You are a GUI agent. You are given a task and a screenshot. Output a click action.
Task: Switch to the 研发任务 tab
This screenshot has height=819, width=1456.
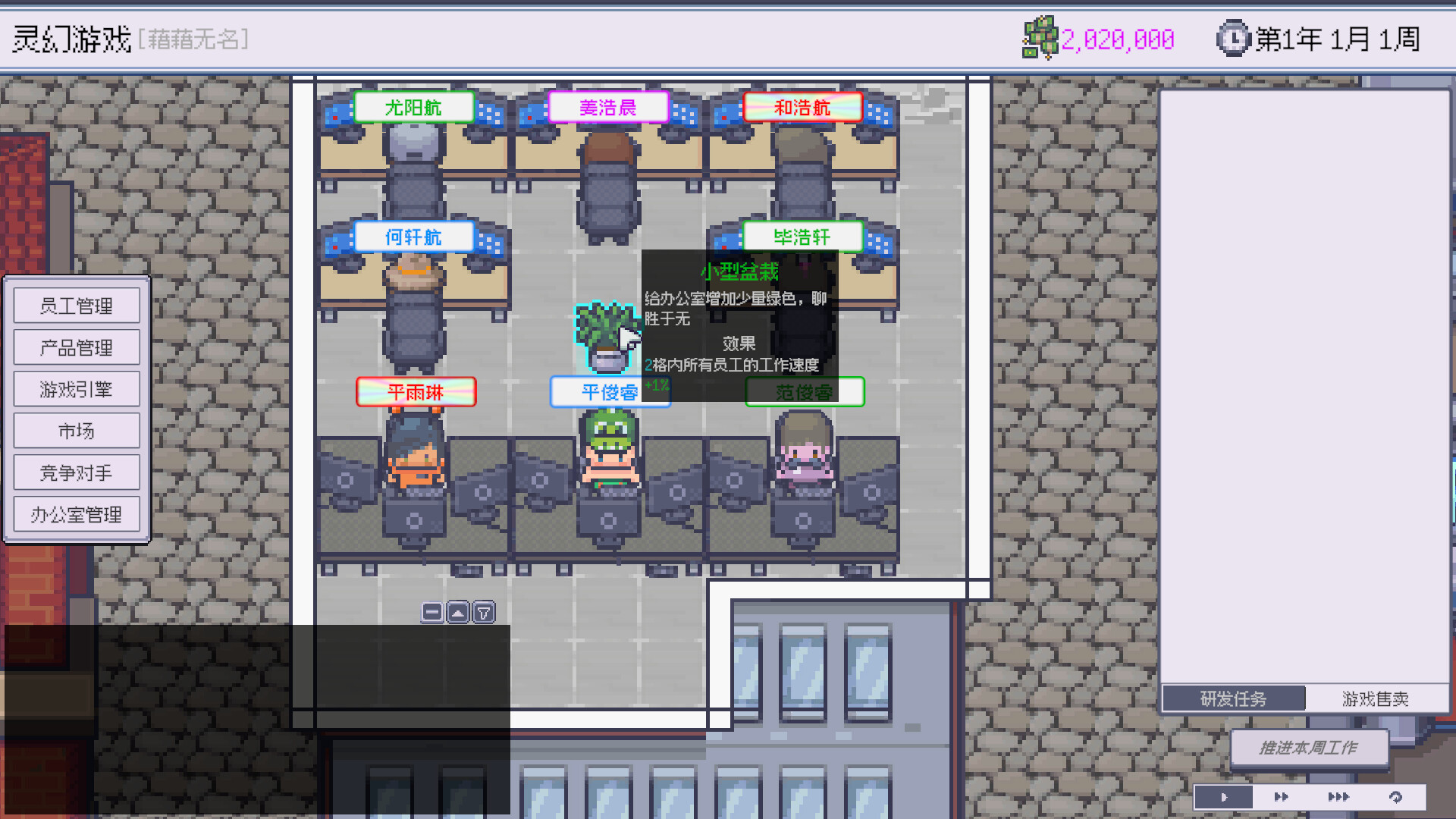[1233, 698]
